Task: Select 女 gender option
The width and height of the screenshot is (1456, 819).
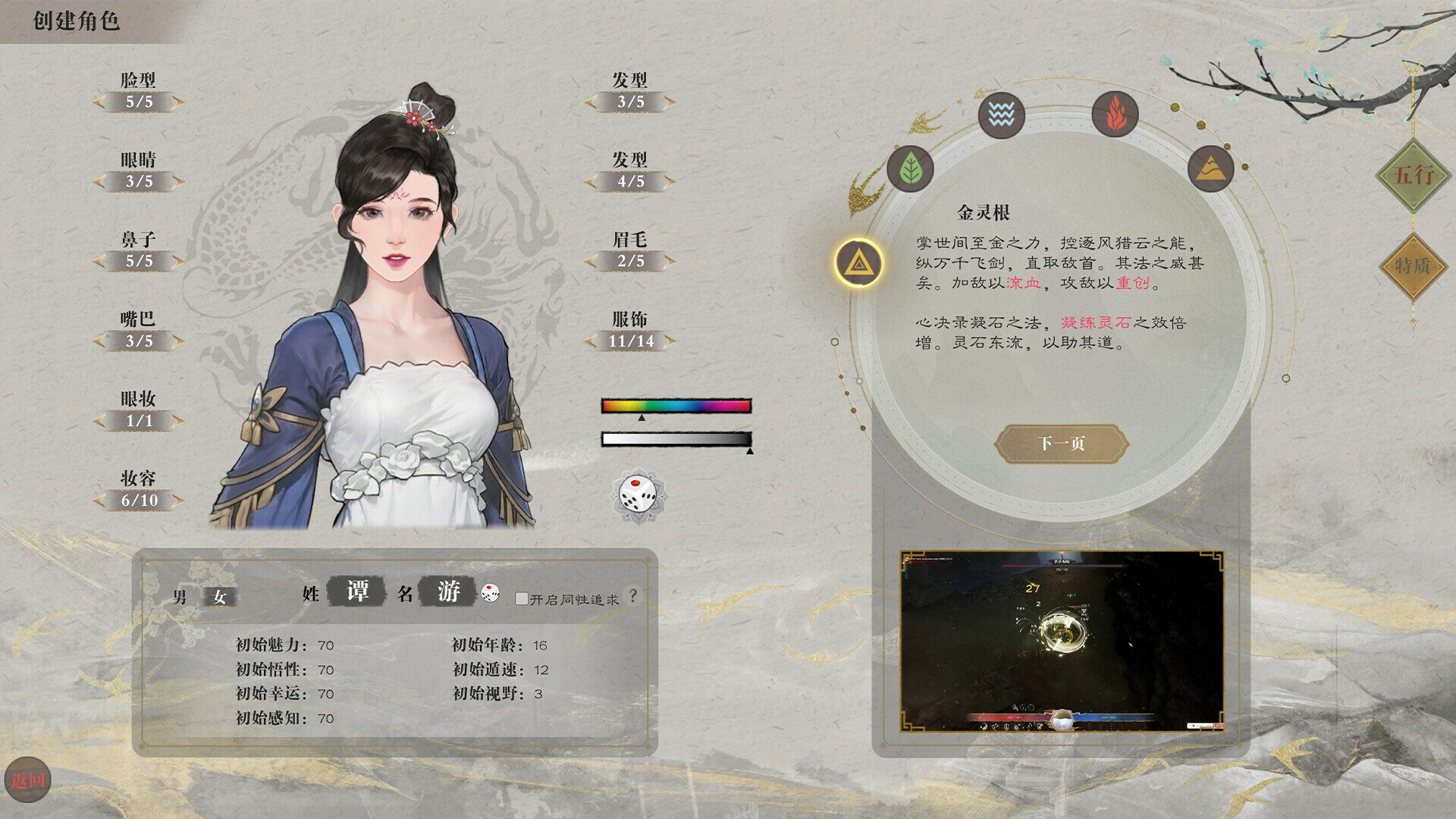Action: click(x=219, y=595)
